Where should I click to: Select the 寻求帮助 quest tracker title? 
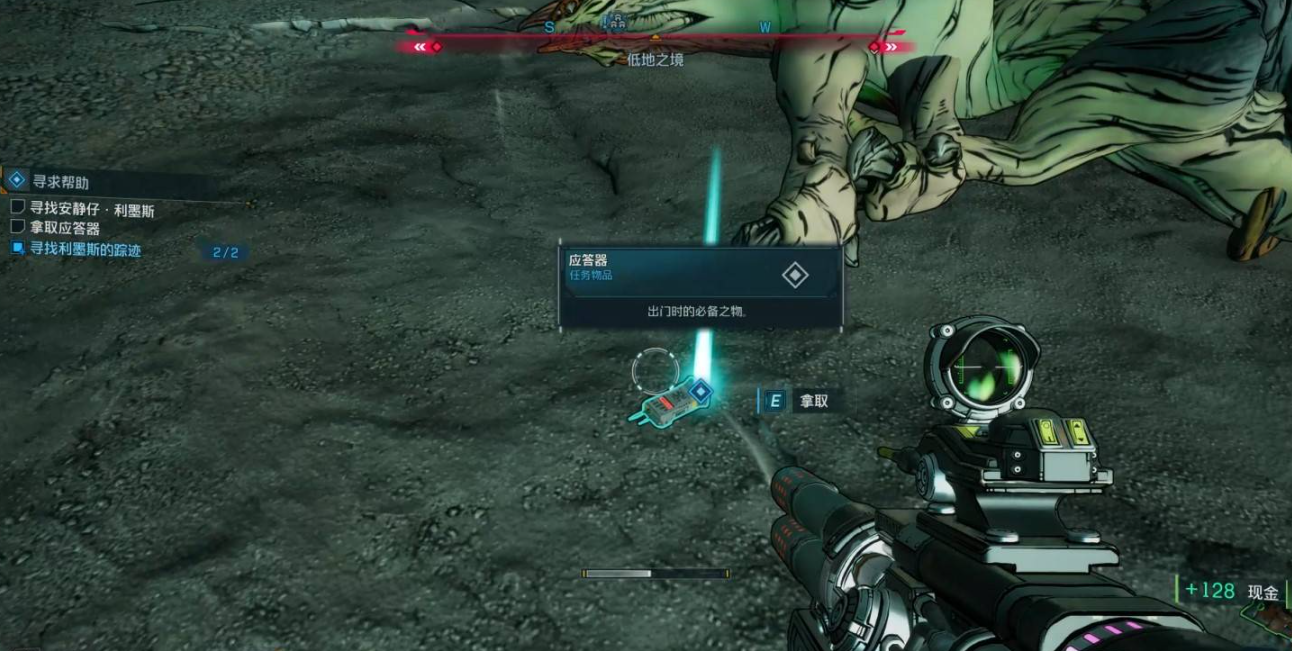coord(61,182)
